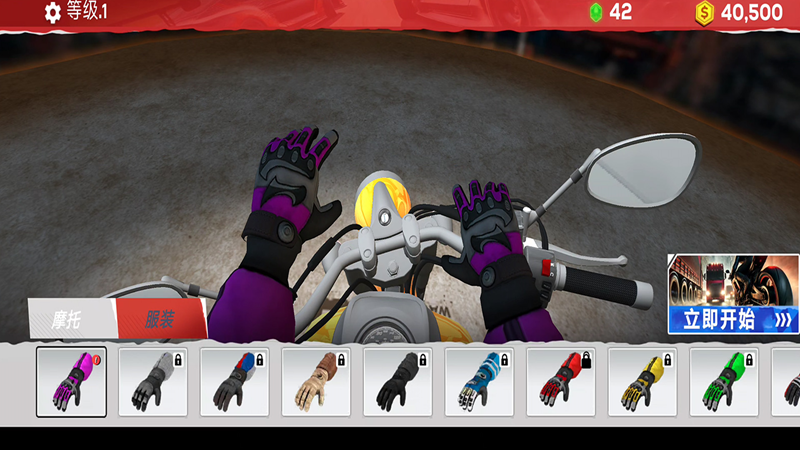Image resolution: width=800 pixels, height=450 pixels.
Task: Tap the 立即开始 ad banner
Action: pos(734,294)
